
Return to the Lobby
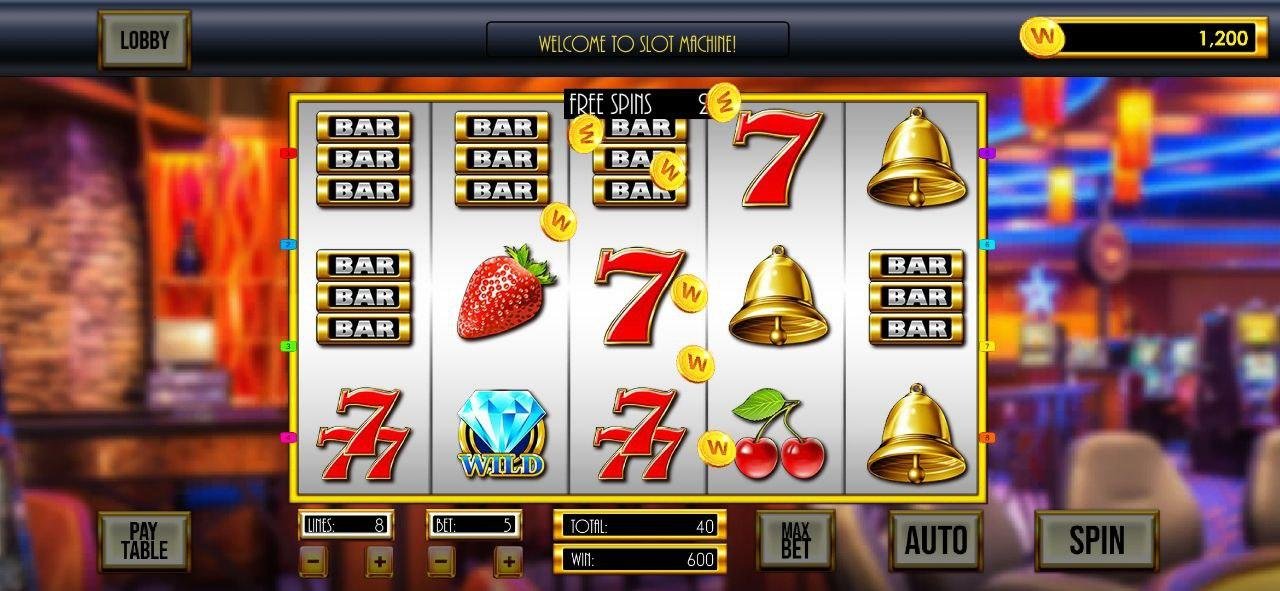coord(144,40)
